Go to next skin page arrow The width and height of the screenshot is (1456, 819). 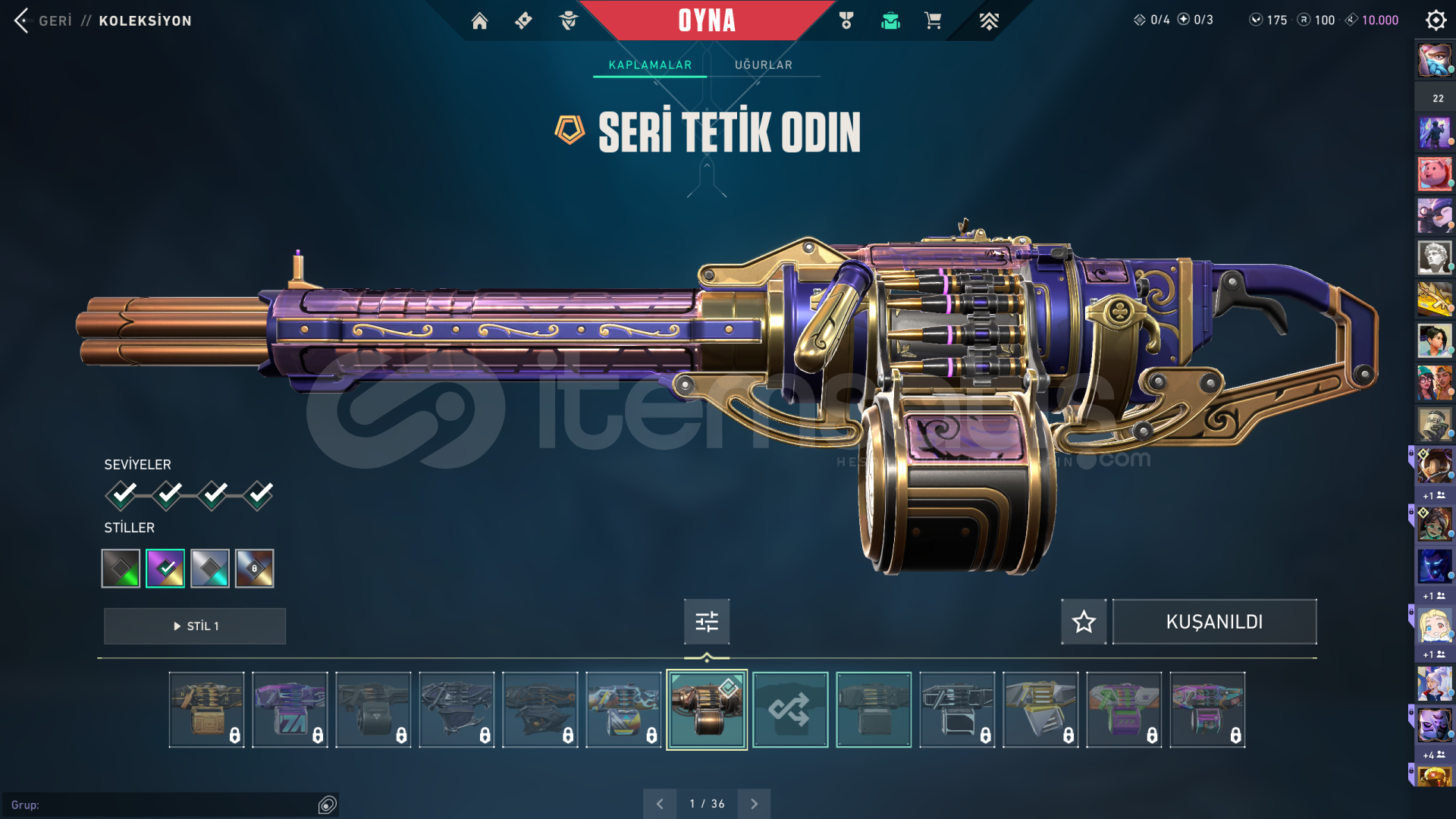pos(754,804)
